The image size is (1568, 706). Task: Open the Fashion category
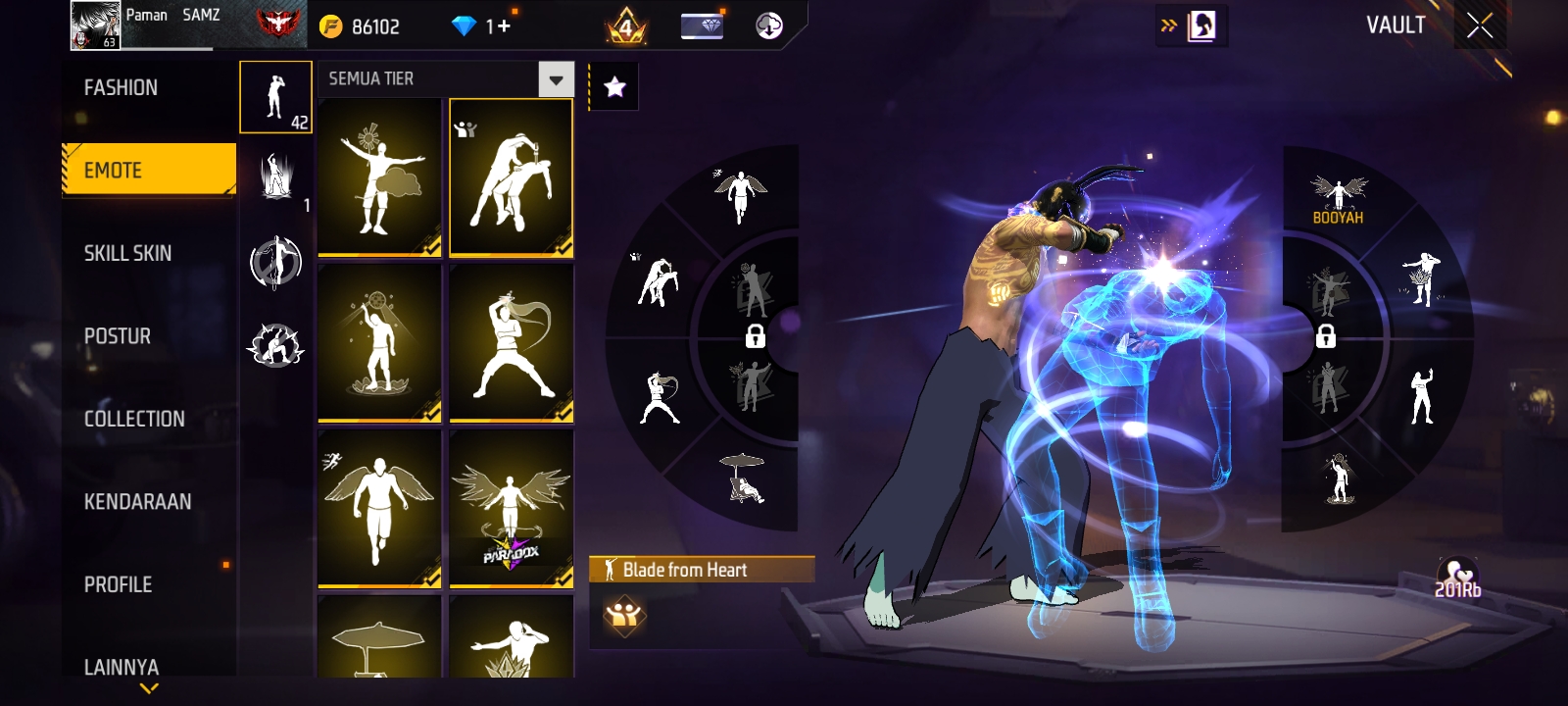coord(121,88)
